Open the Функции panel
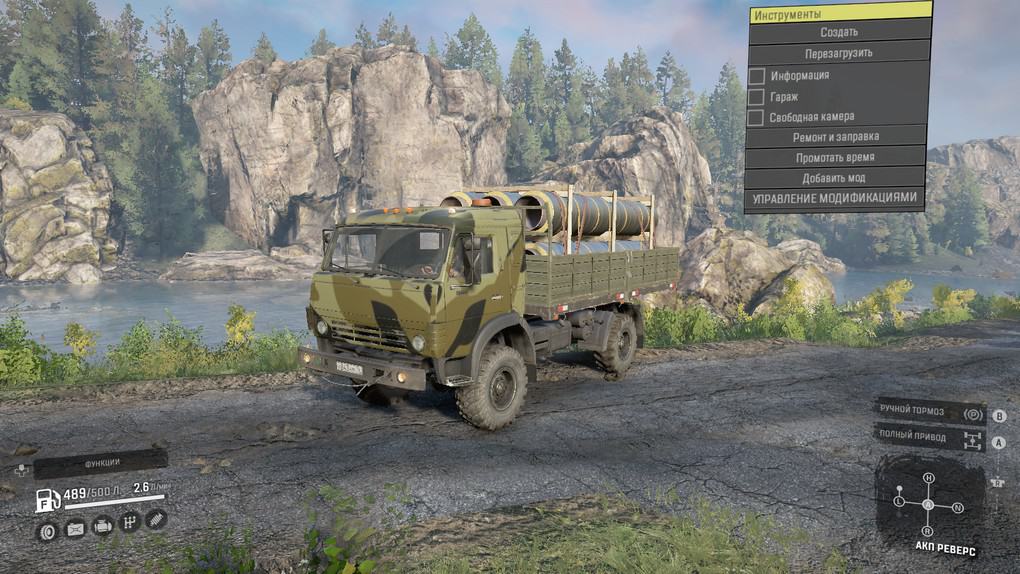Image resolution: width=1020 pixels, height=574 pixels. [100, 463]
